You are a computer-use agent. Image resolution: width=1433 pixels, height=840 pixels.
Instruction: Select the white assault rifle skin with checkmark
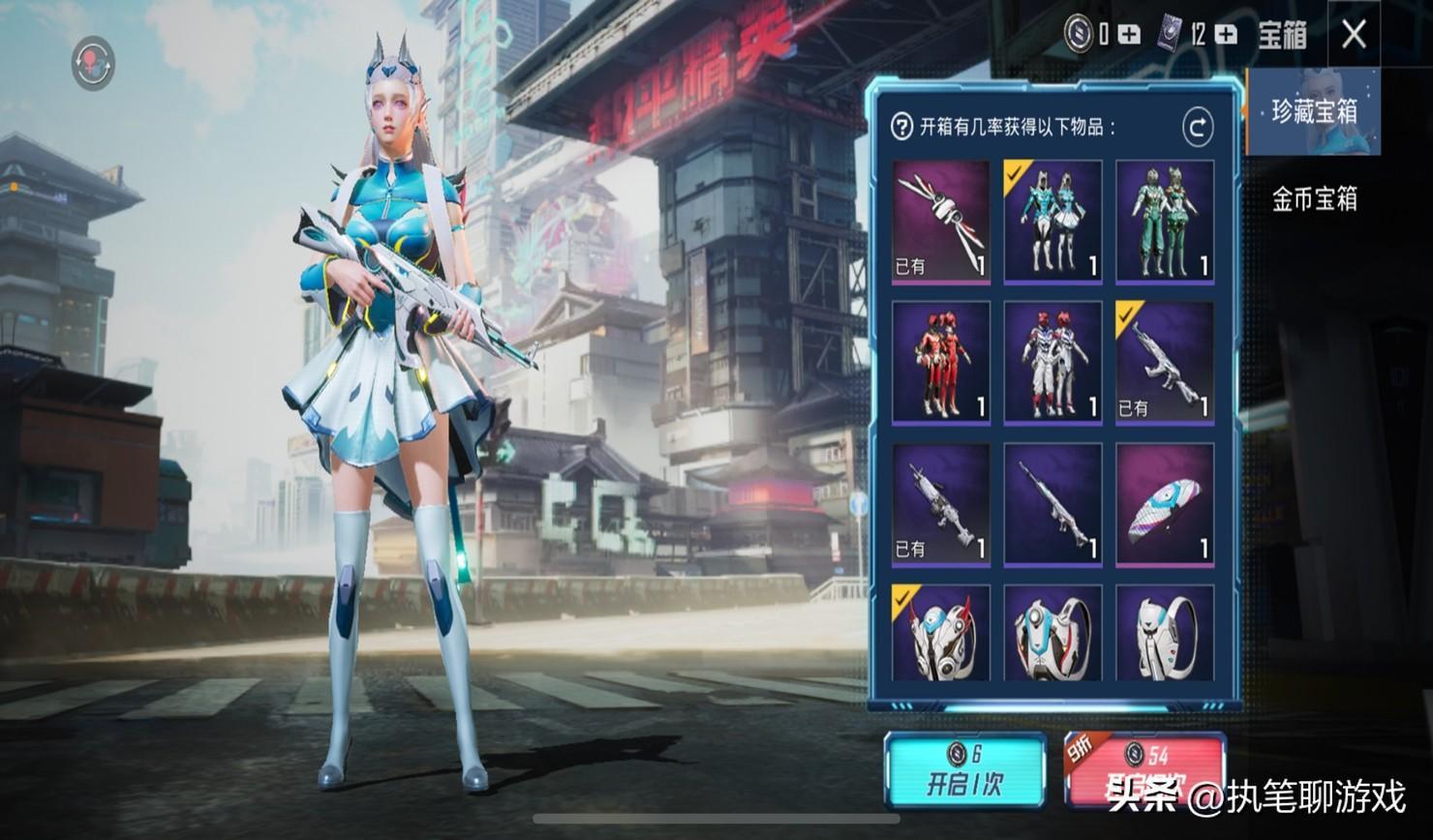pos(1165,363)
